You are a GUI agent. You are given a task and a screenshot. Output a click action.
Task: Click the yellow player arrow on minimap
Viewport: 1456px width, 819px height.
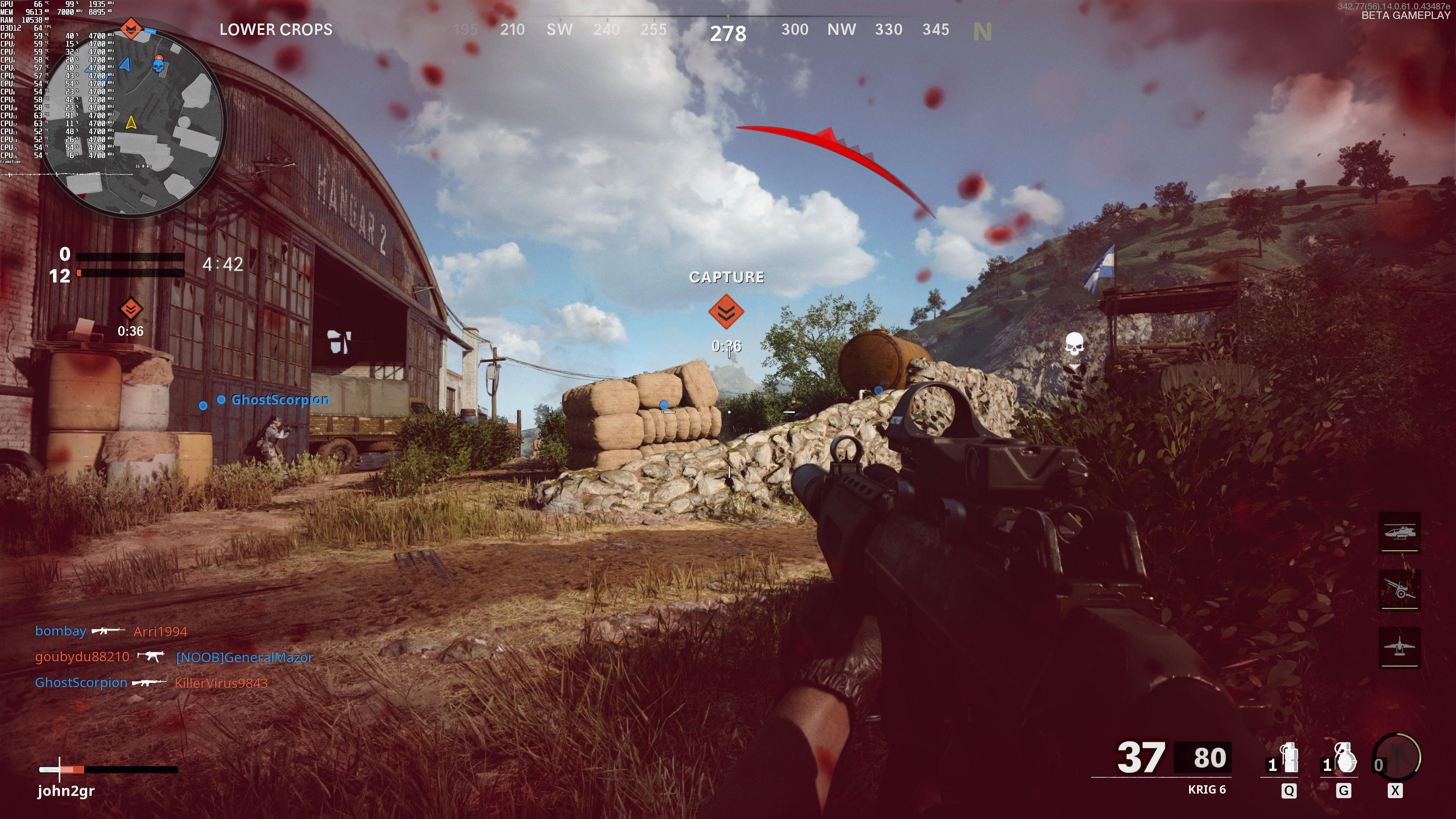(131, 122)
